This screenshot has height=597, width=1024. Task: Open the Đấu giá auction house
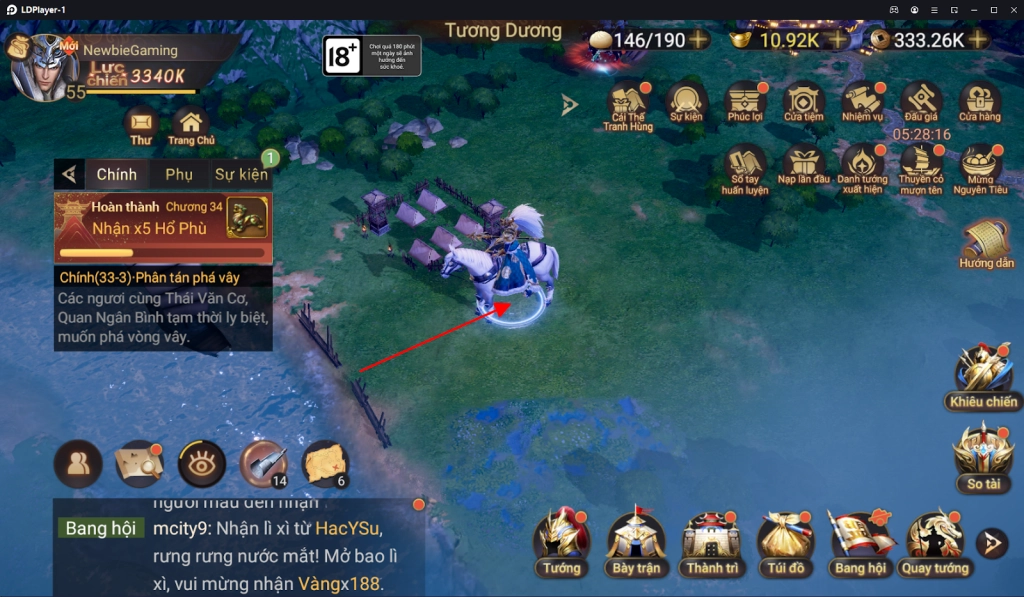click(x=921, y=101)
